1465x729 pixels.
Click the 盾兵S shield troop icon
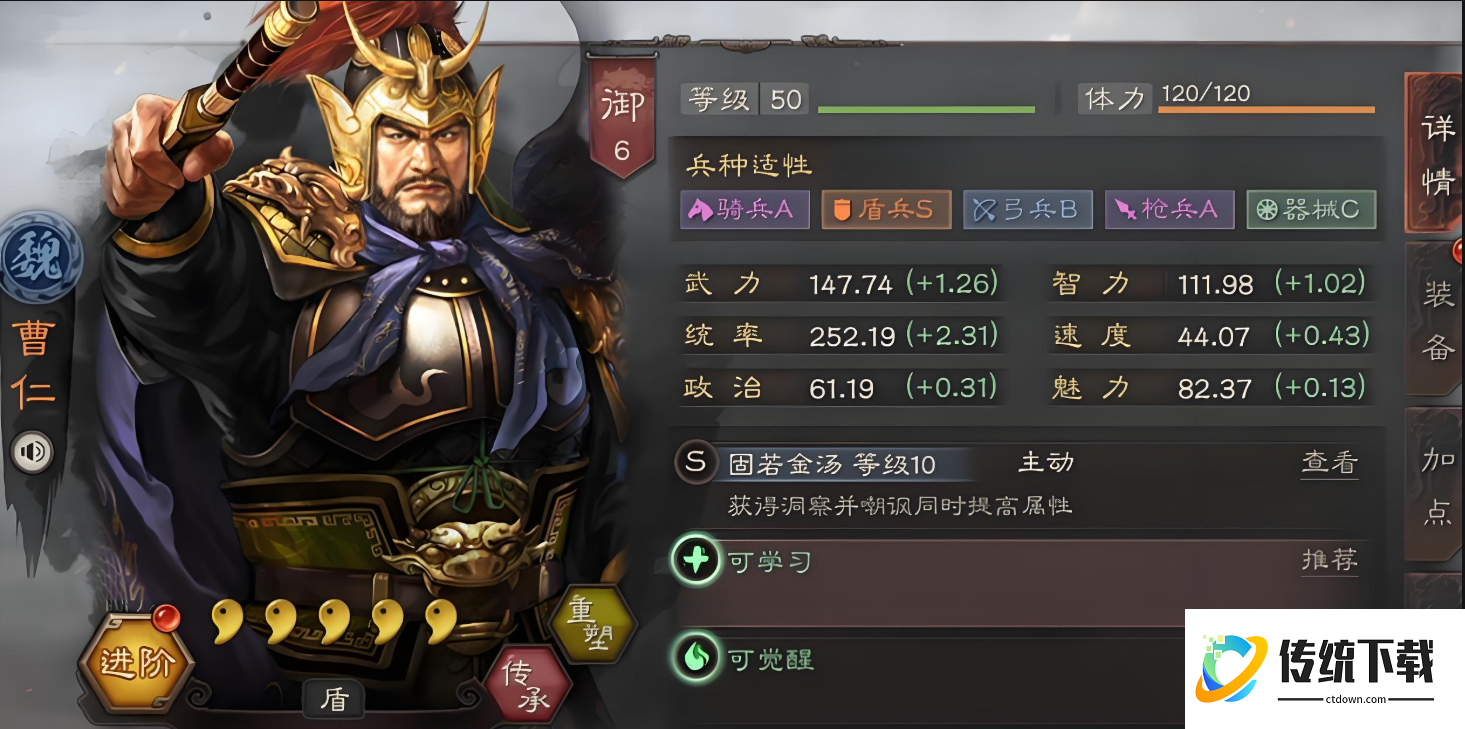click(x=886, y=210)
